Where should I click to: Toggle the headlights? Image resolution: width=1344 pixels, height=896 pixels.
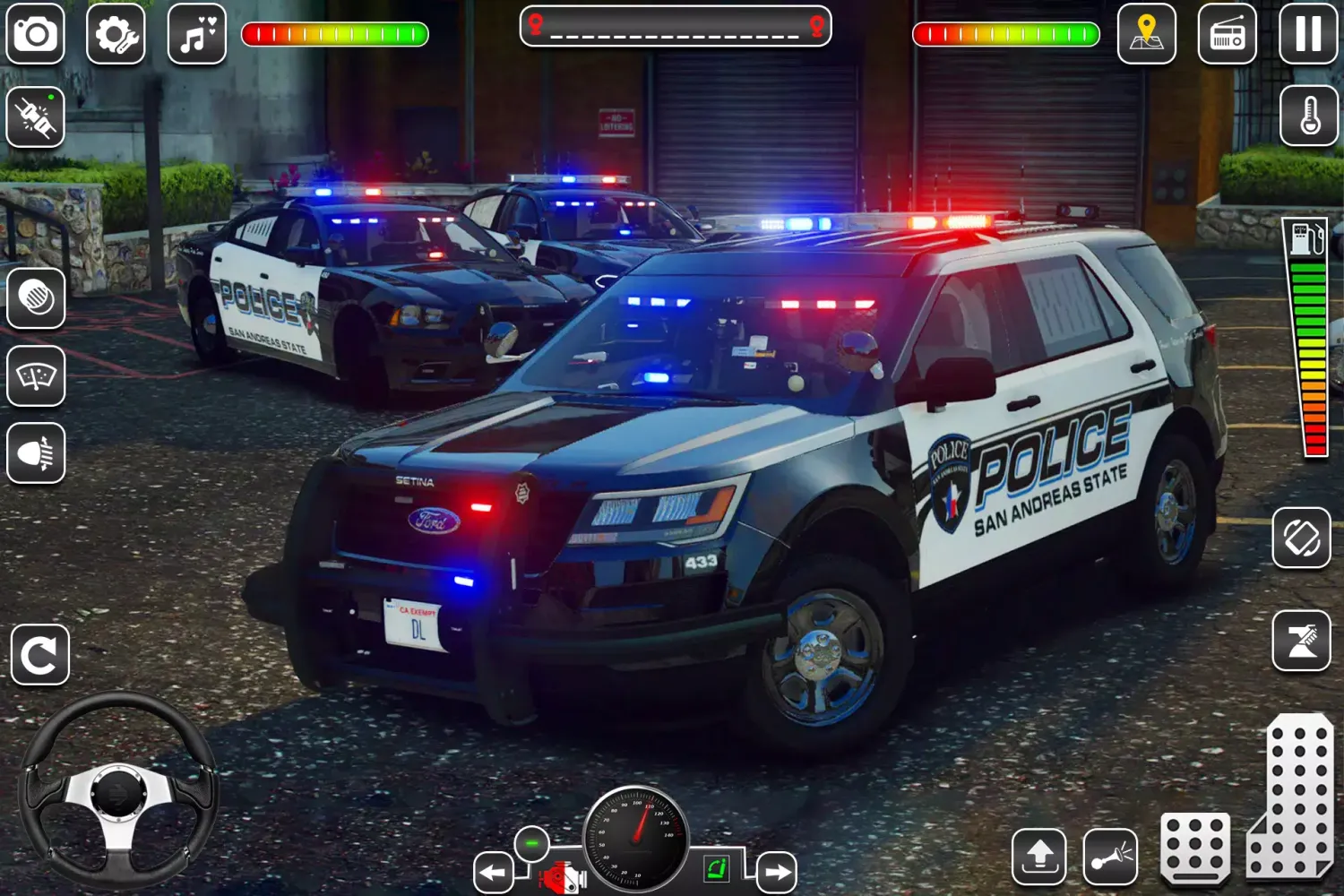coord(36,455)
